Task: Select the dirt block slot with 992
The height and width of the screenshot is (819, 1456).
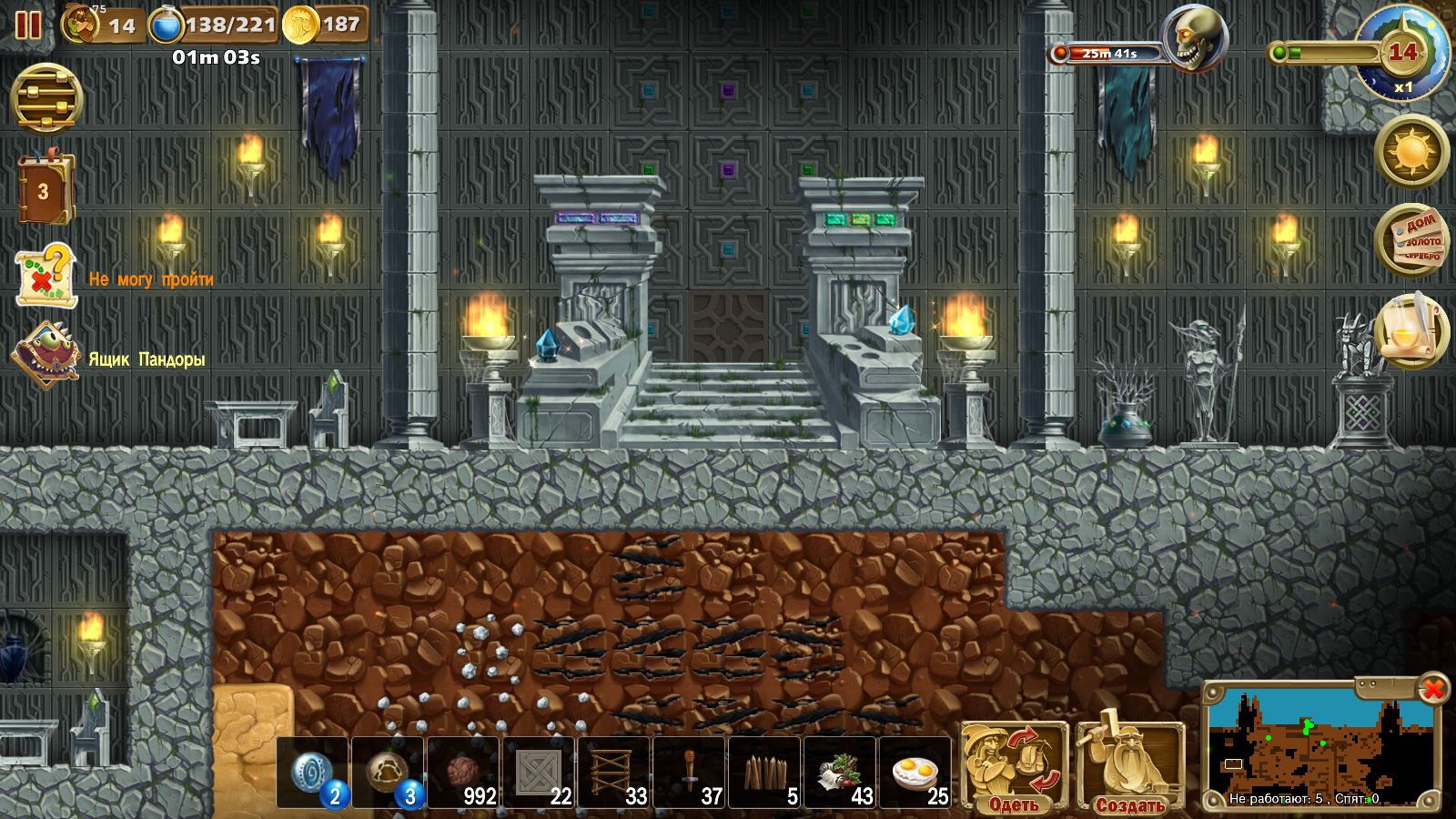Action: 464,773
